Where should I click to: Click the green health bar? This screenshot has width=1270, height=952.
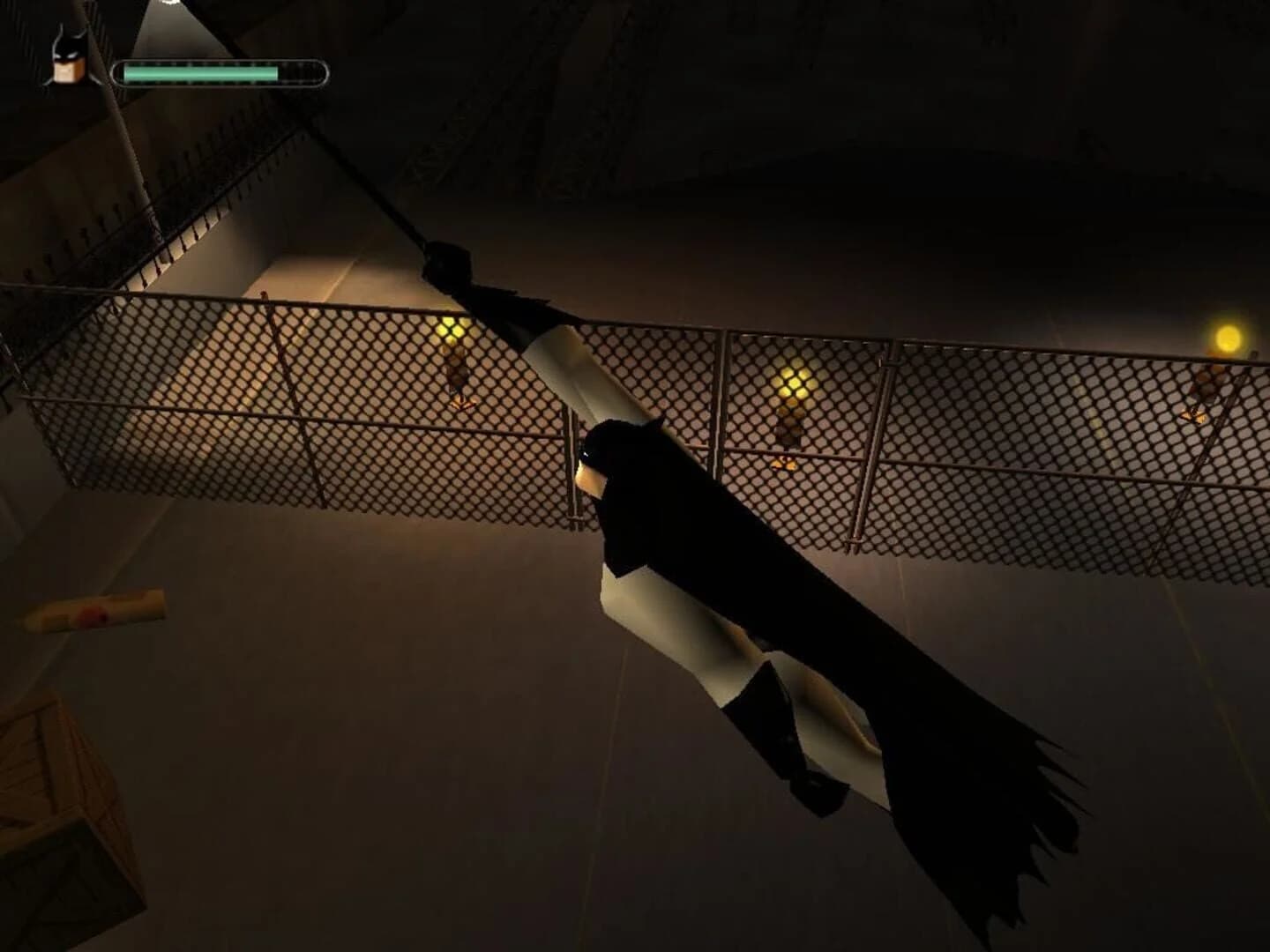pyautogui.click(x=203, y=71)
